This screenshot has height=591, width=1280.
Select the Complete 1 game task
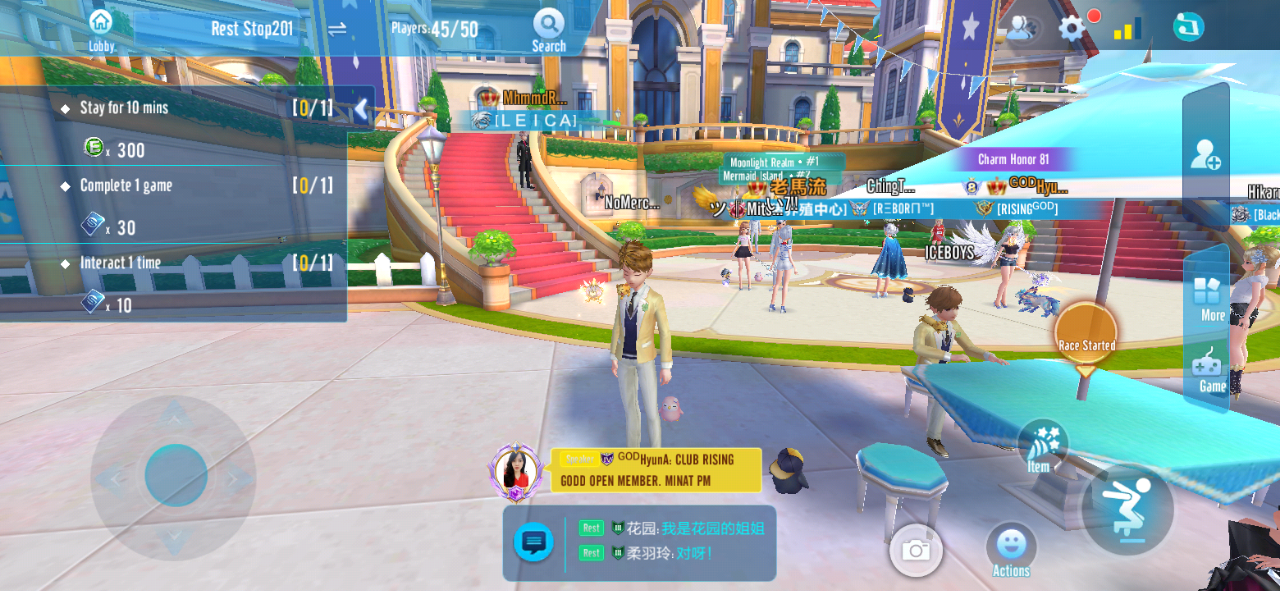pyautogui.click(x=126, y=186)
